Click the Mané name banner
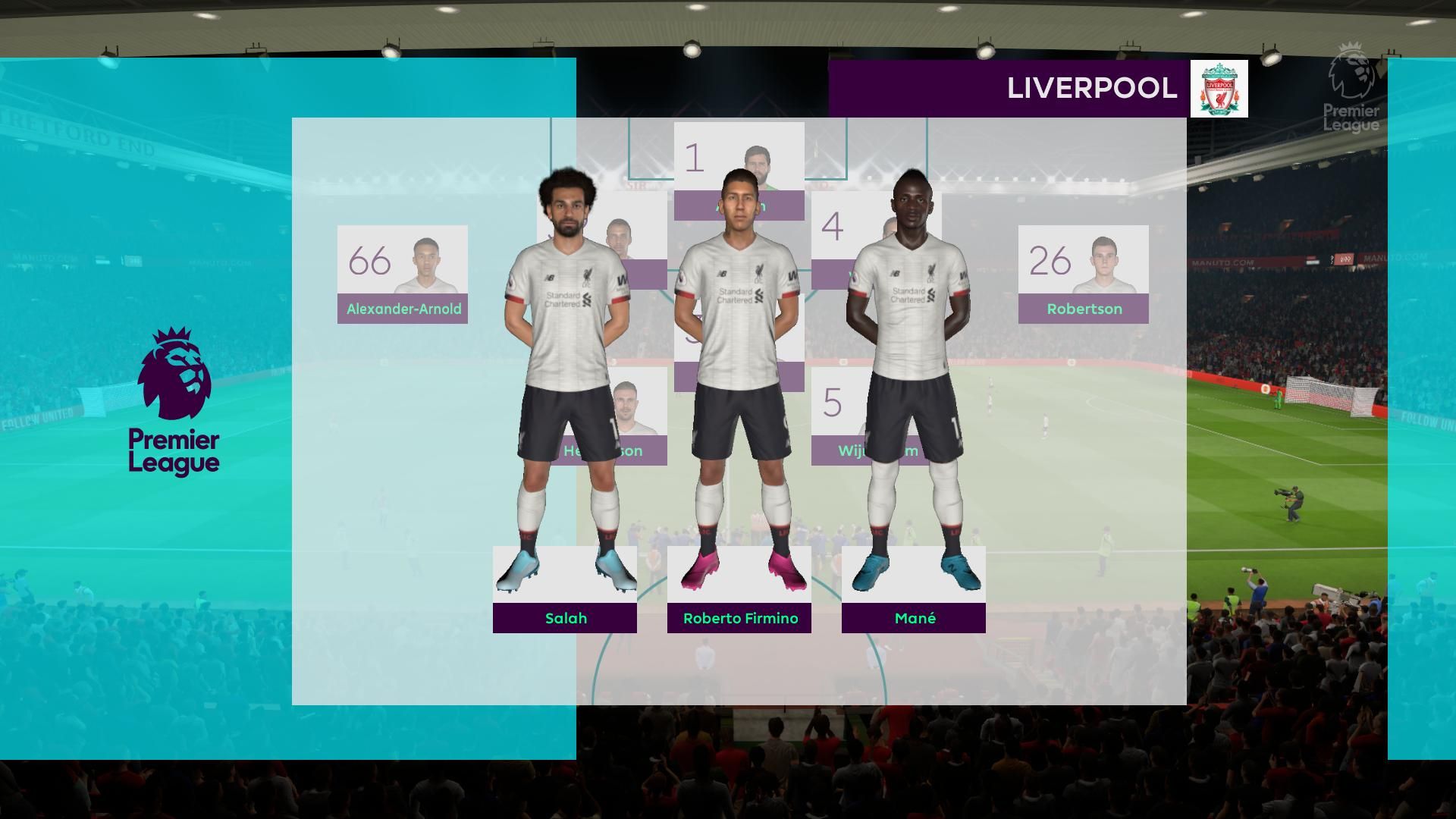The width and height of the screenshot is (1456, 819). click(914, 618)
